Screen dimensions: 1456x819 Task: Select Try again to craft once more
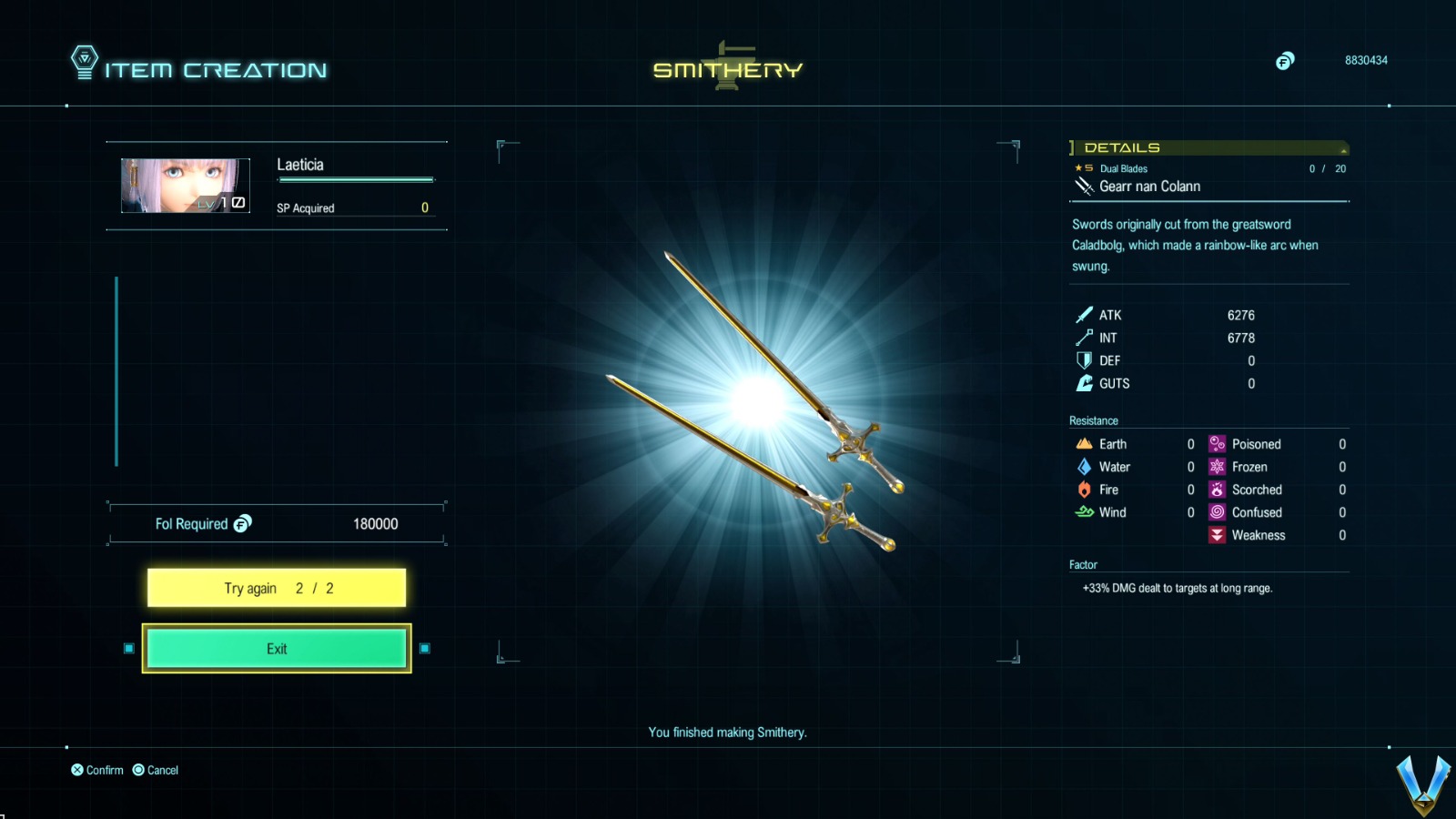pos(276,588)
